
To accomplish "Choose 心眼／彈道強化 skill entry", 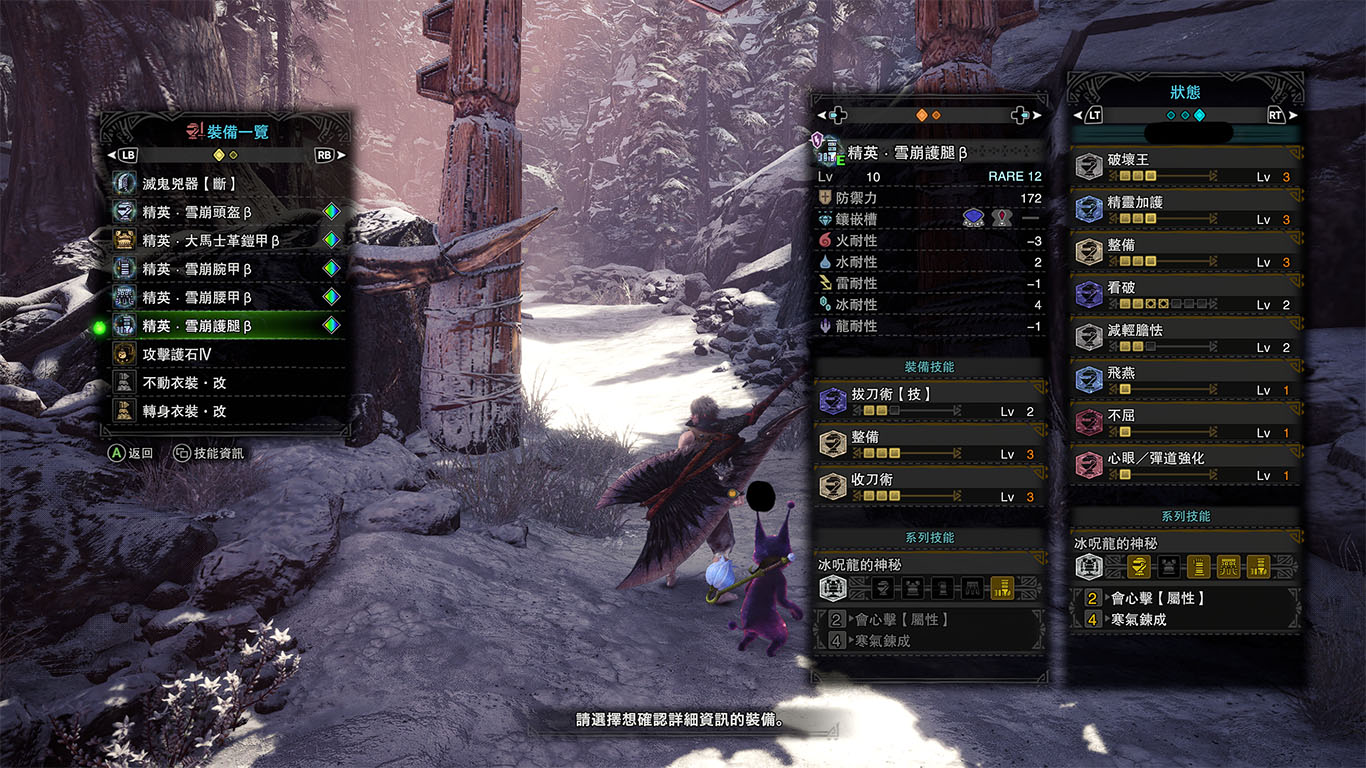I will pyautogui.click(x=1185, y=466).
